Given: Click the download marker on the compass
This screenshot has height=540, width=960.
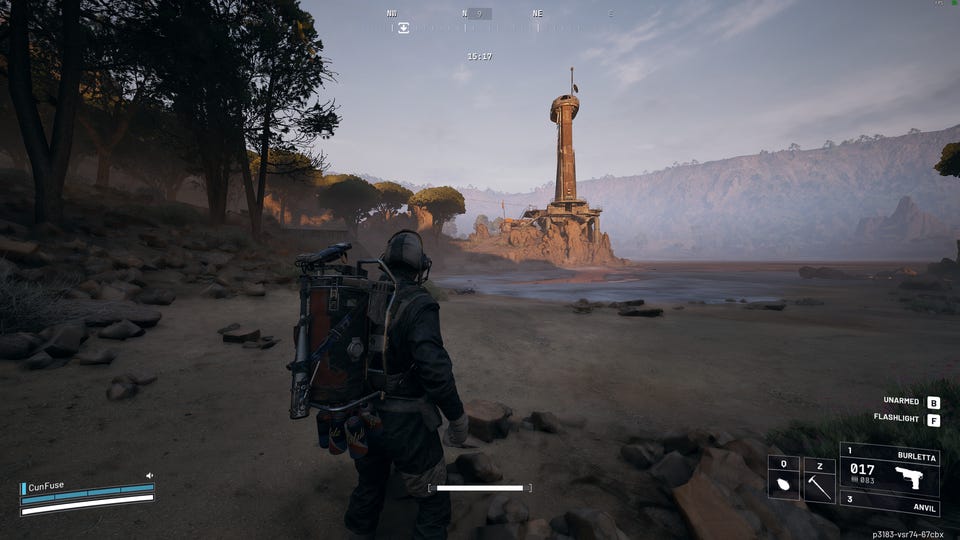Looking at the screenshot, I should (403, 28).
